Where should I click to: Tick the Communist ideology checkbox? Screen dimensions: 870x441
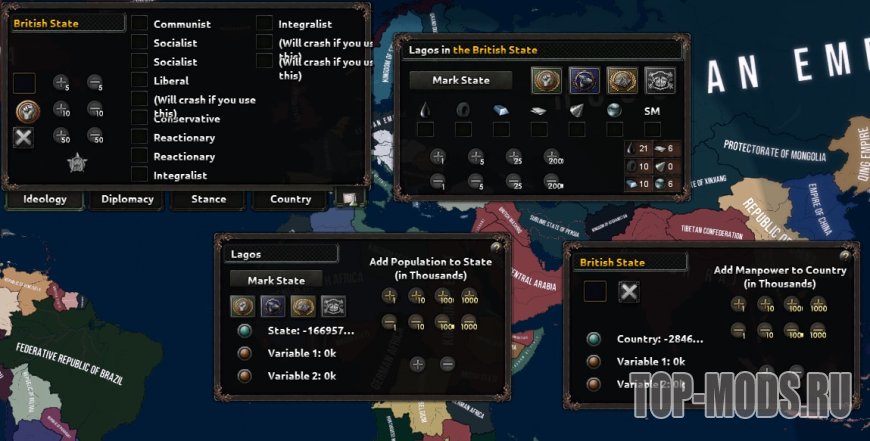pos(139,23)
